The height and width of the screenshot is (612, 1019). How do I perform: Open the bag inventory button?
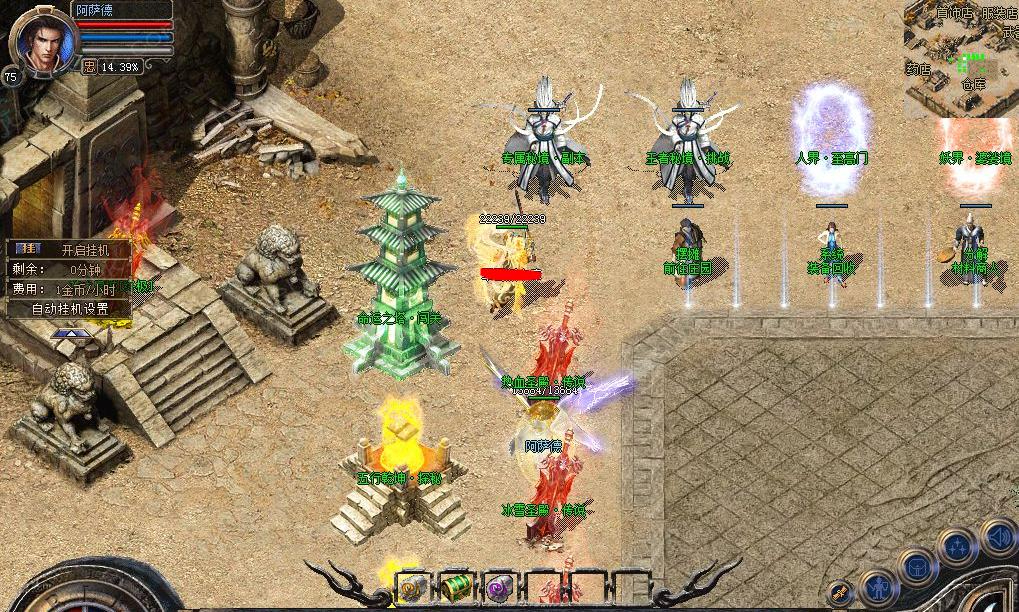pos(917,567)
